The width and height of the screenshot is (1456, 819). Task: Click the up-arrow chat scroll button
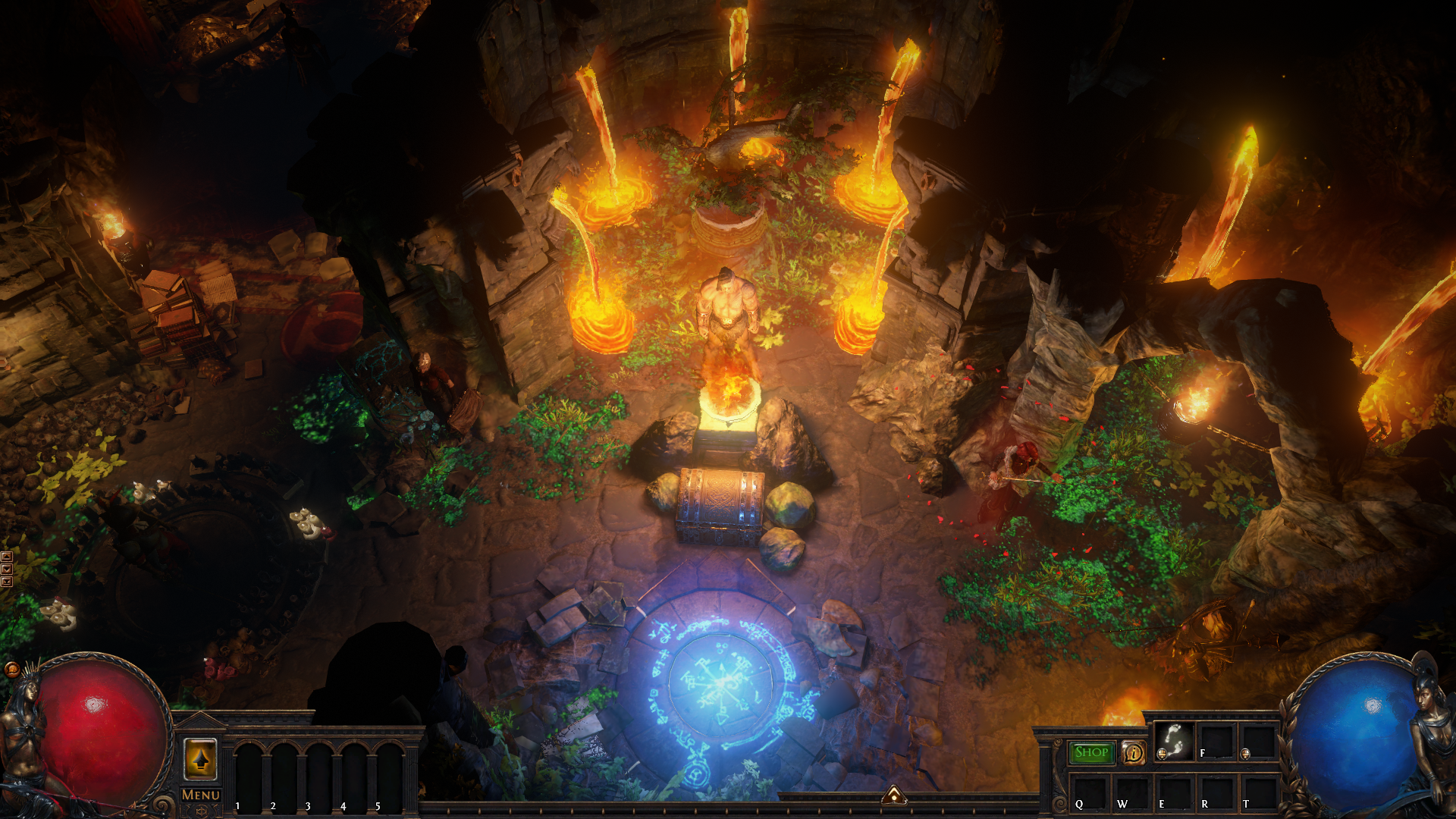click(7, 557)
